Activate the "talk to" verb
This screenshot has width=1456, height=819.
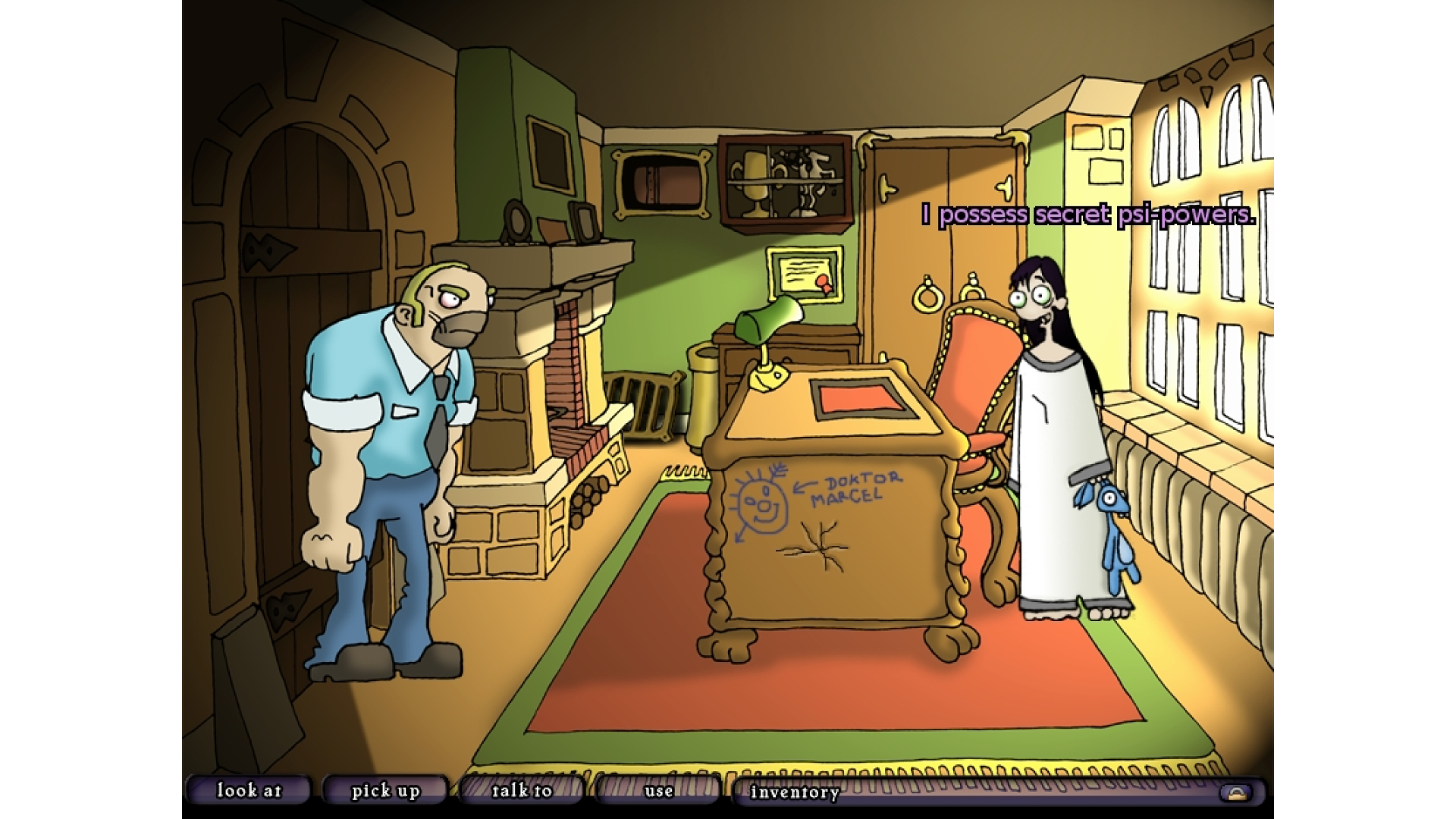pos(522,791)
